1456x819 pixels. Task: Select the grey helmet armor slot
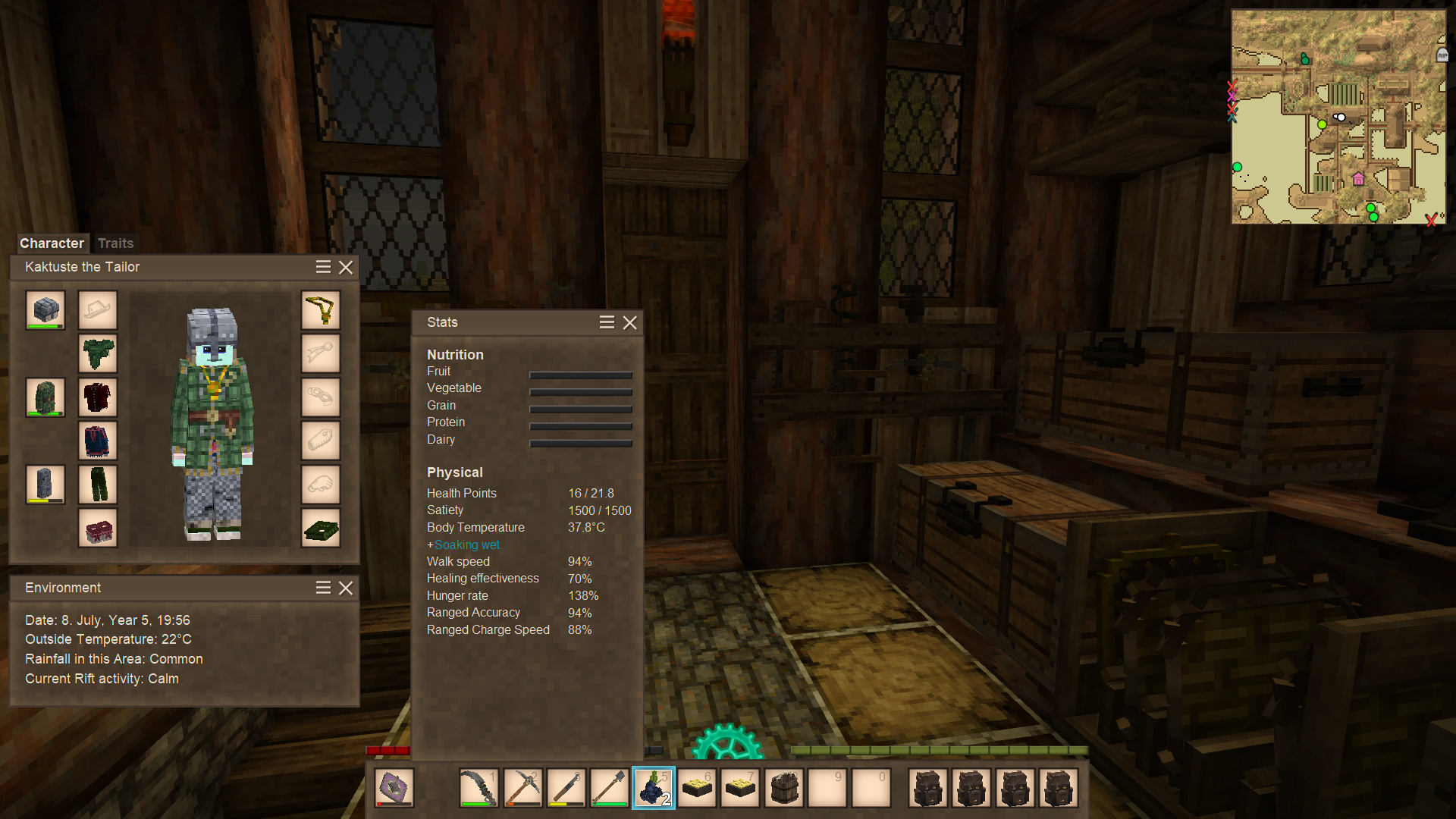[x=45, y=309]
